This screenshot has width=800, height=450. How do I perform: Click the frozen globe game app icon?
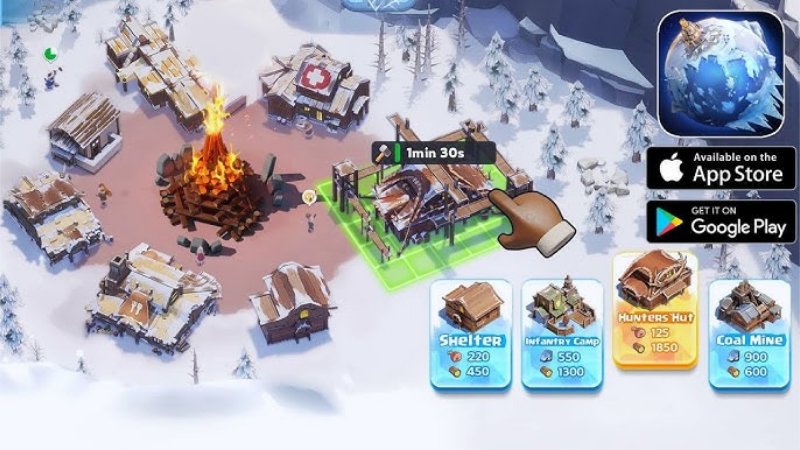(721, 74)
